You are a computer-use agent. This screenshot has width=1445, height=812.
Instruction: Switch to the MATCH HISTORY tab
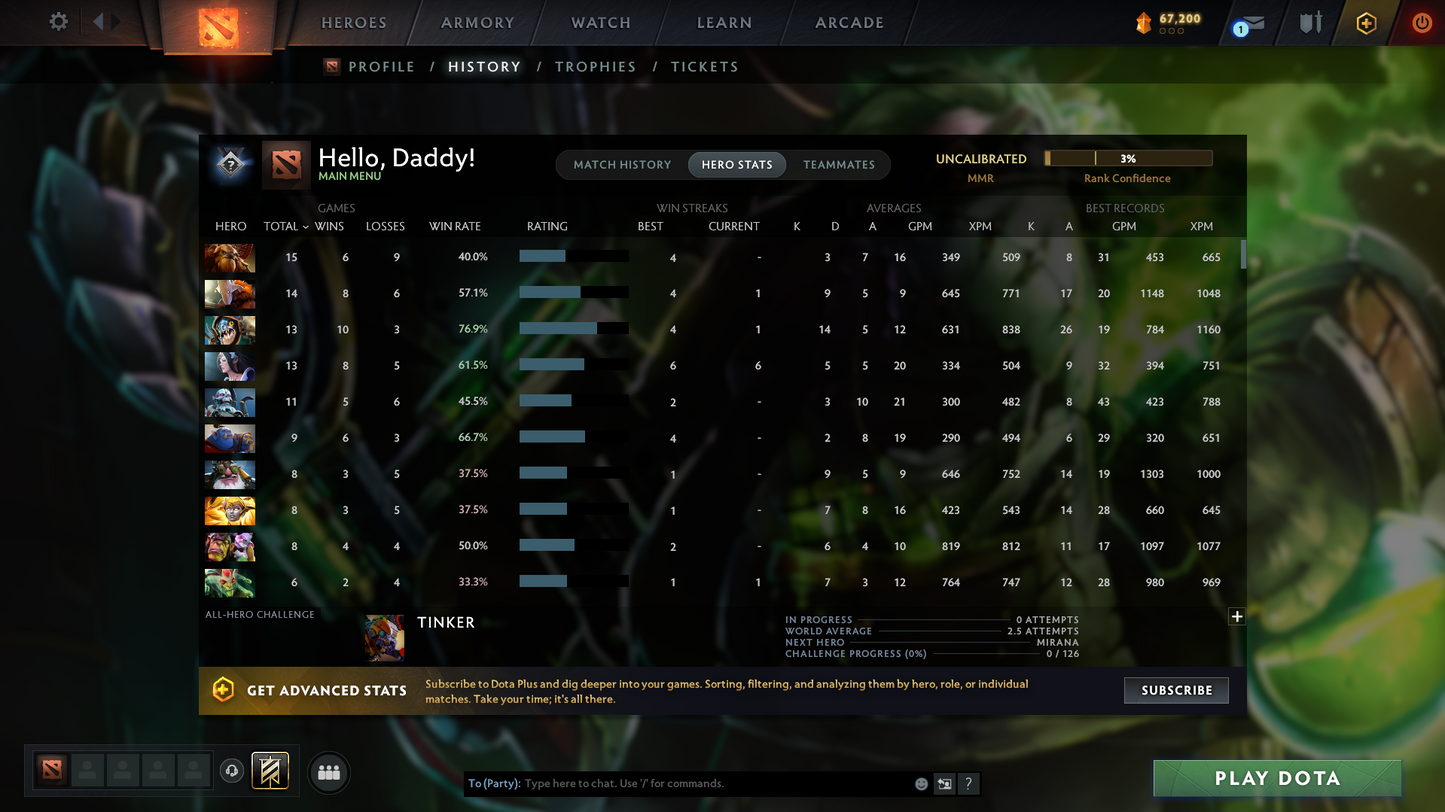pyautogui.click(x=622, y=164)
